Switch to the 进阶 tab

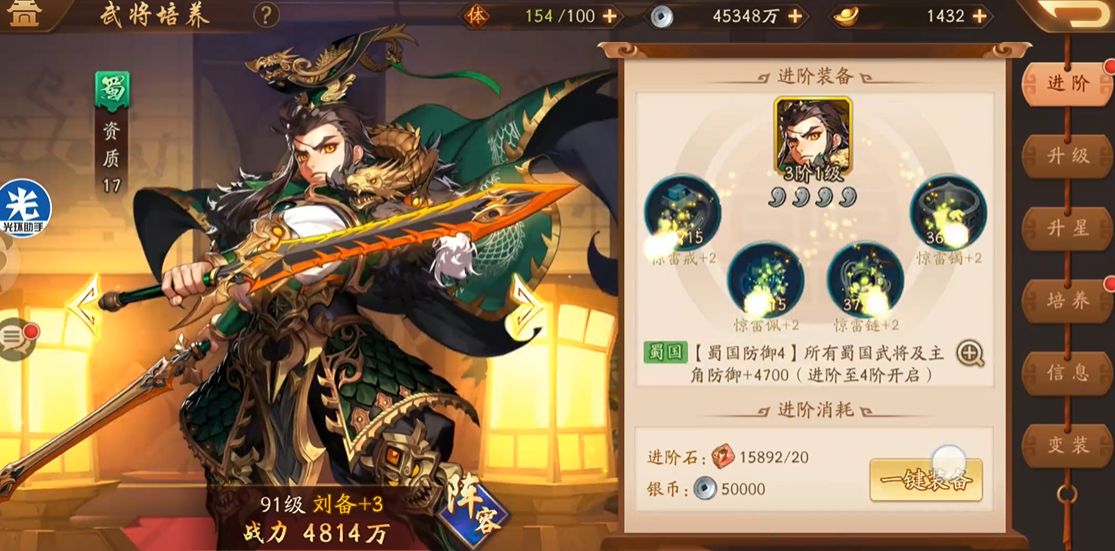click(x=1067, y=84)
